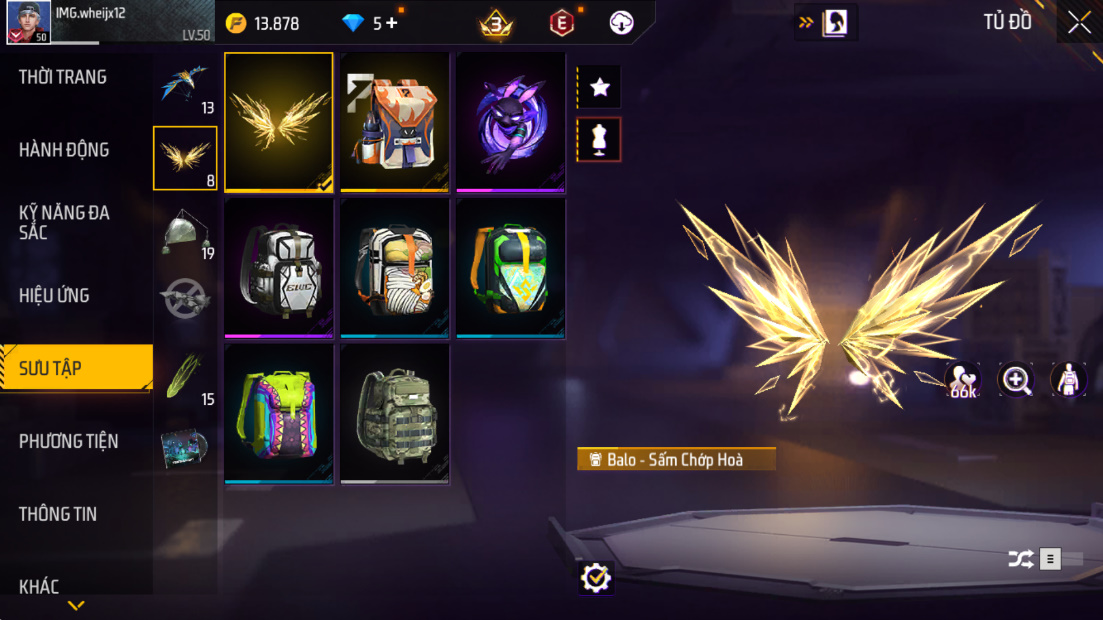The height and width of the screenshot is (620, 1103).
Task: Pick the rainbow neon backpack
Action: click(x=279, y=413)
